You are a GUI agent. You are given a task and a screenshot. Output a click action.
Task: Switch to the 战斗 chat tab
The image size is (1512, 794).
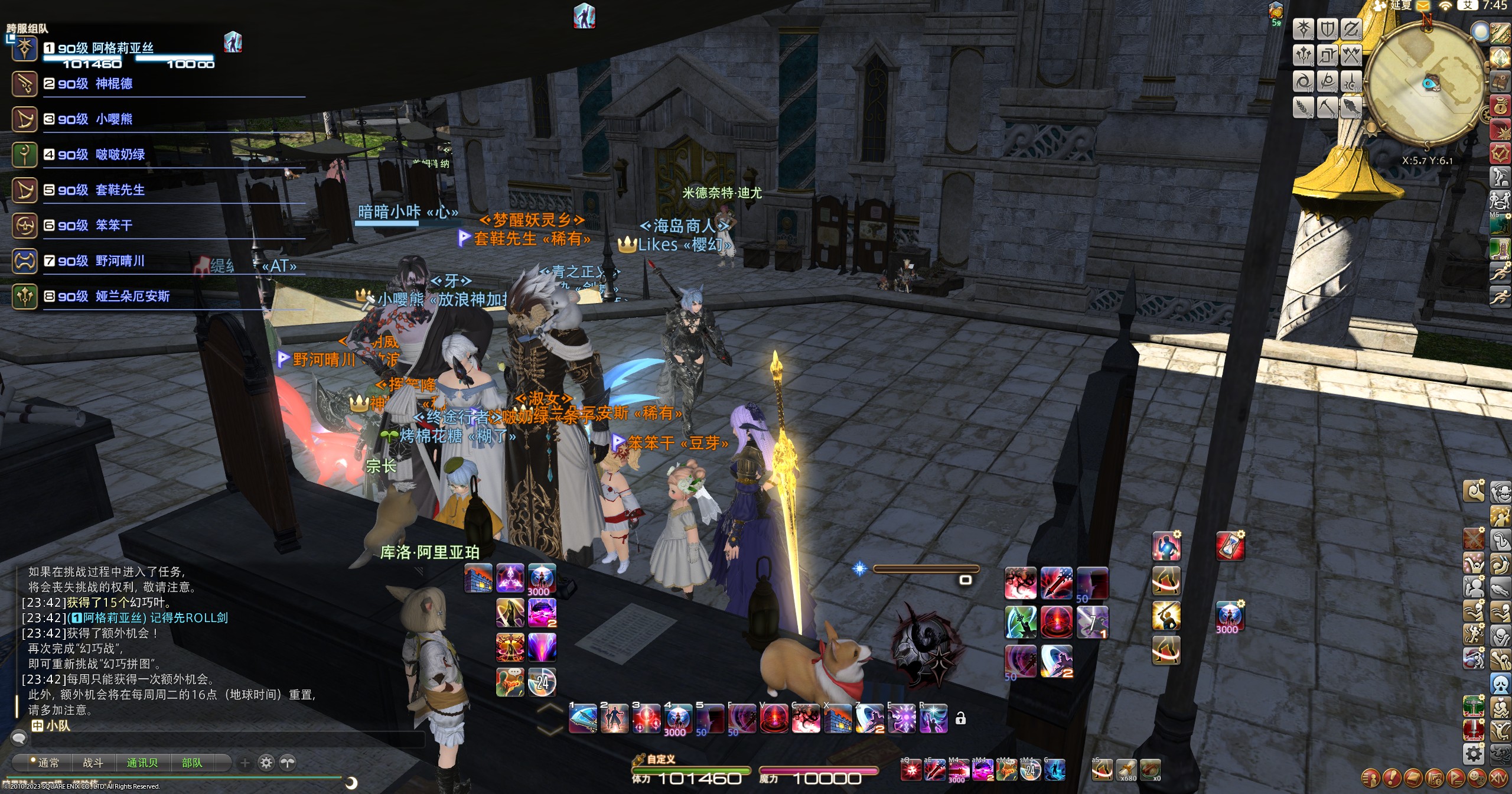pos(93,763)
